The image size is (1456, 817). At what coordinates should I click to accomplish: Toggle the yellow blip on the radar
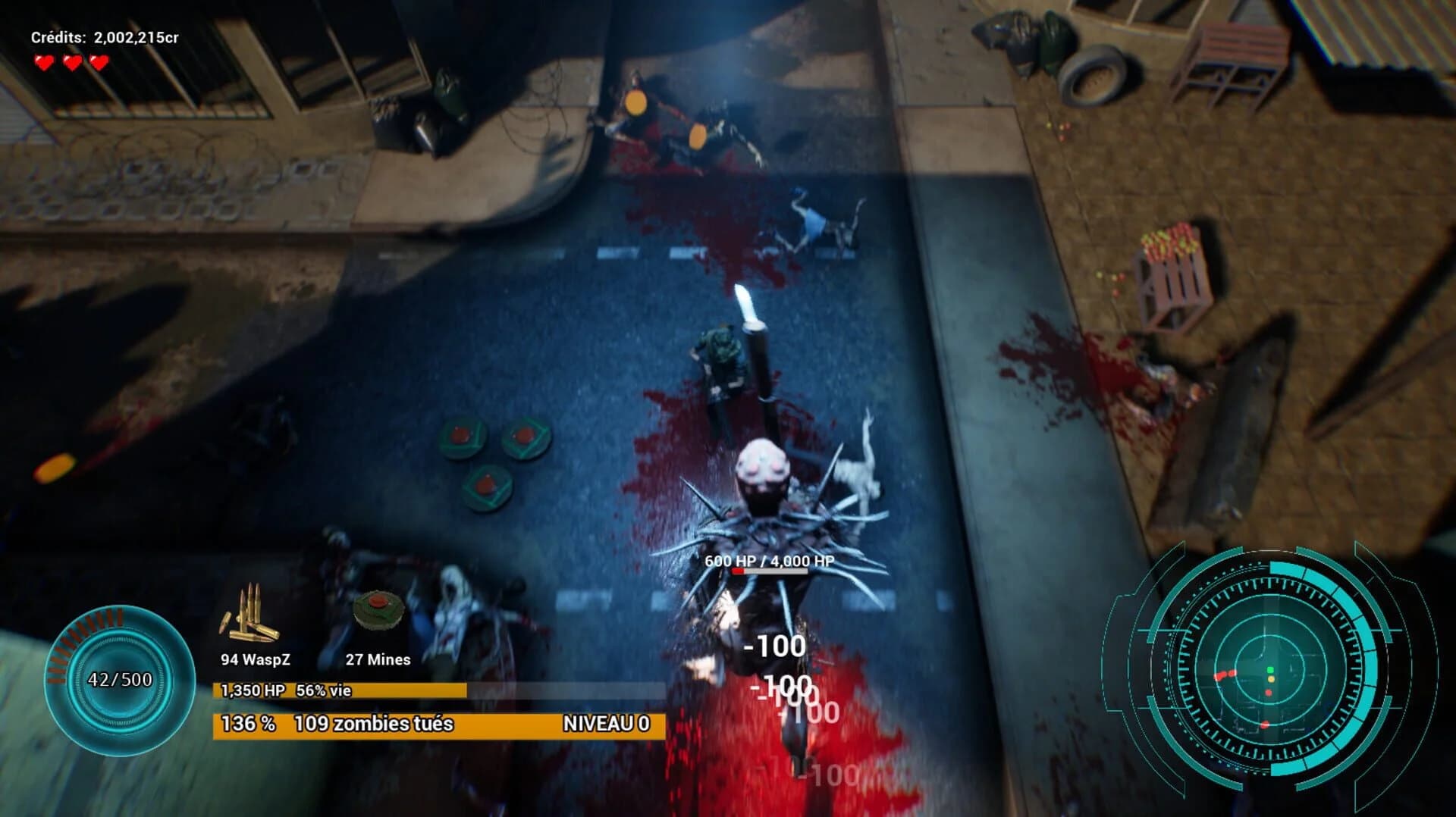click(1271, 680)
